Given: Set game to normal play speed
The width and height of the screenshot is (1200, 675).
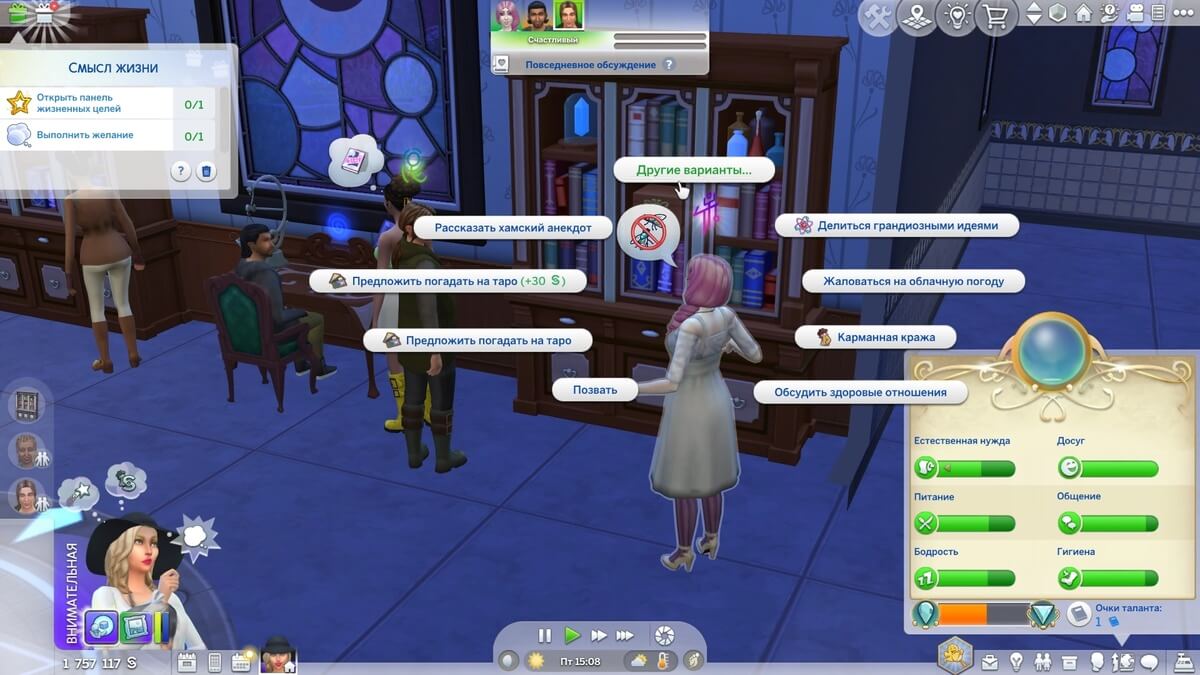Looking at the screenshot, I should [572, 635].
